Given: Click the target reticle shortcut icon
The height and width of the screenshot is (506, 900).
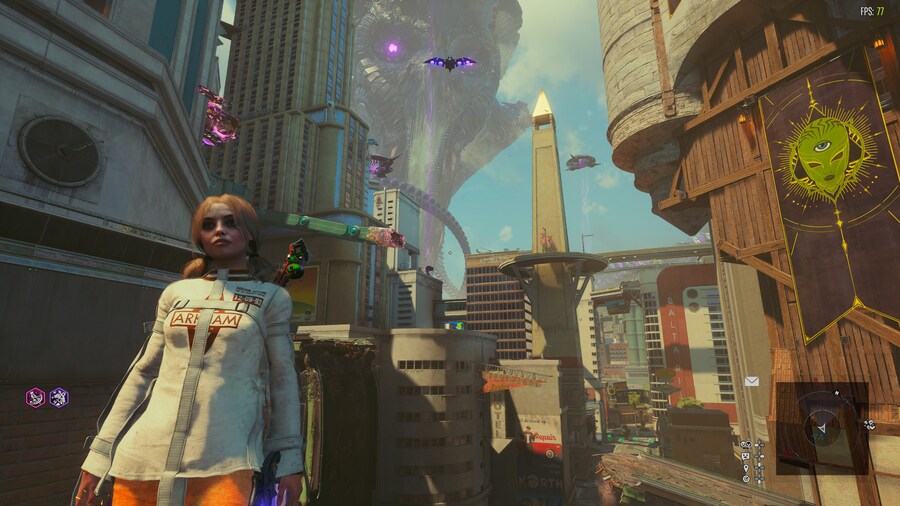Looking at the screenshot, I should (746, 478).
